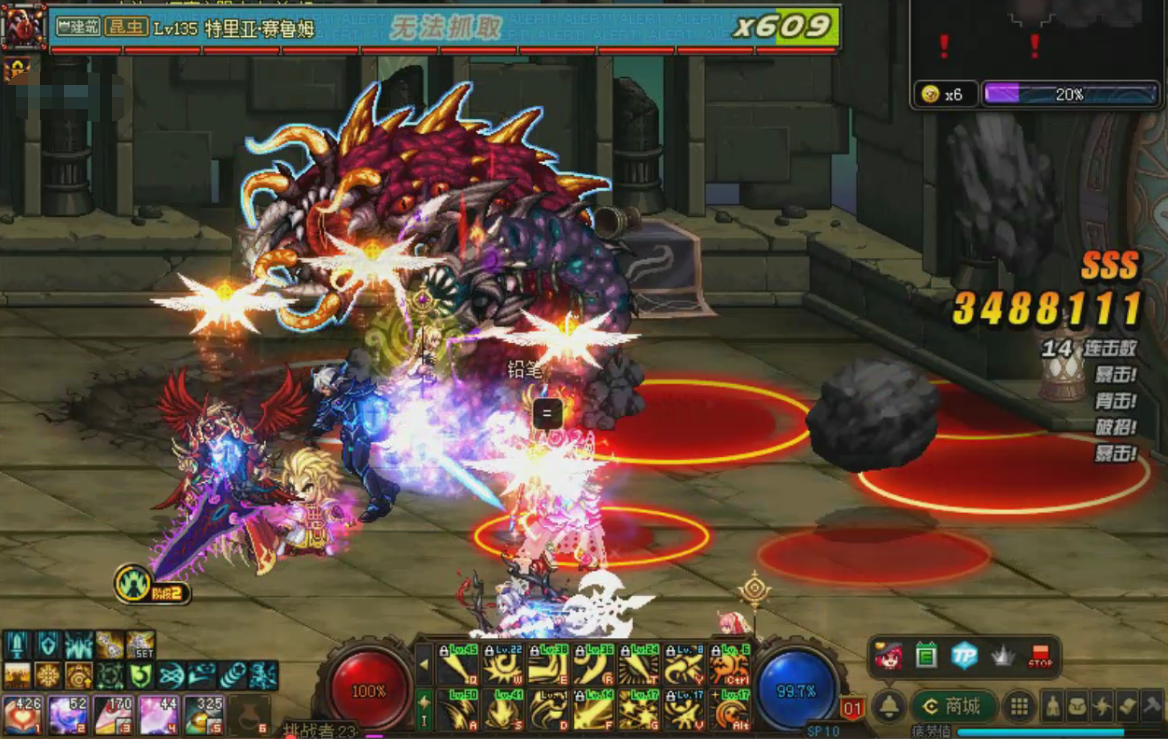
Task: Use the heart potion in slot 1
Action: [x=22, y=715]
